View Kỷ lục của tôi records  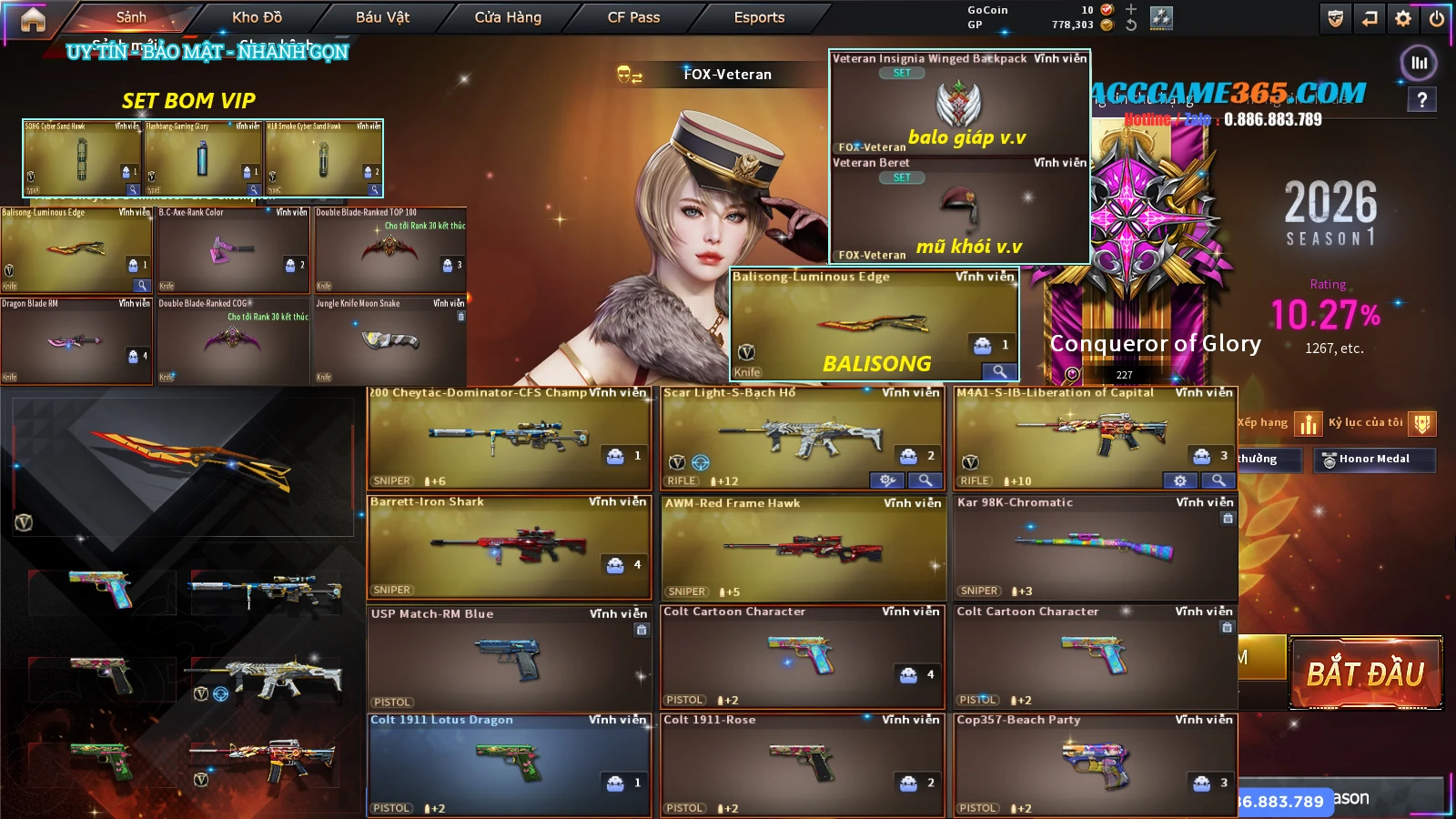pos(1422,423)
